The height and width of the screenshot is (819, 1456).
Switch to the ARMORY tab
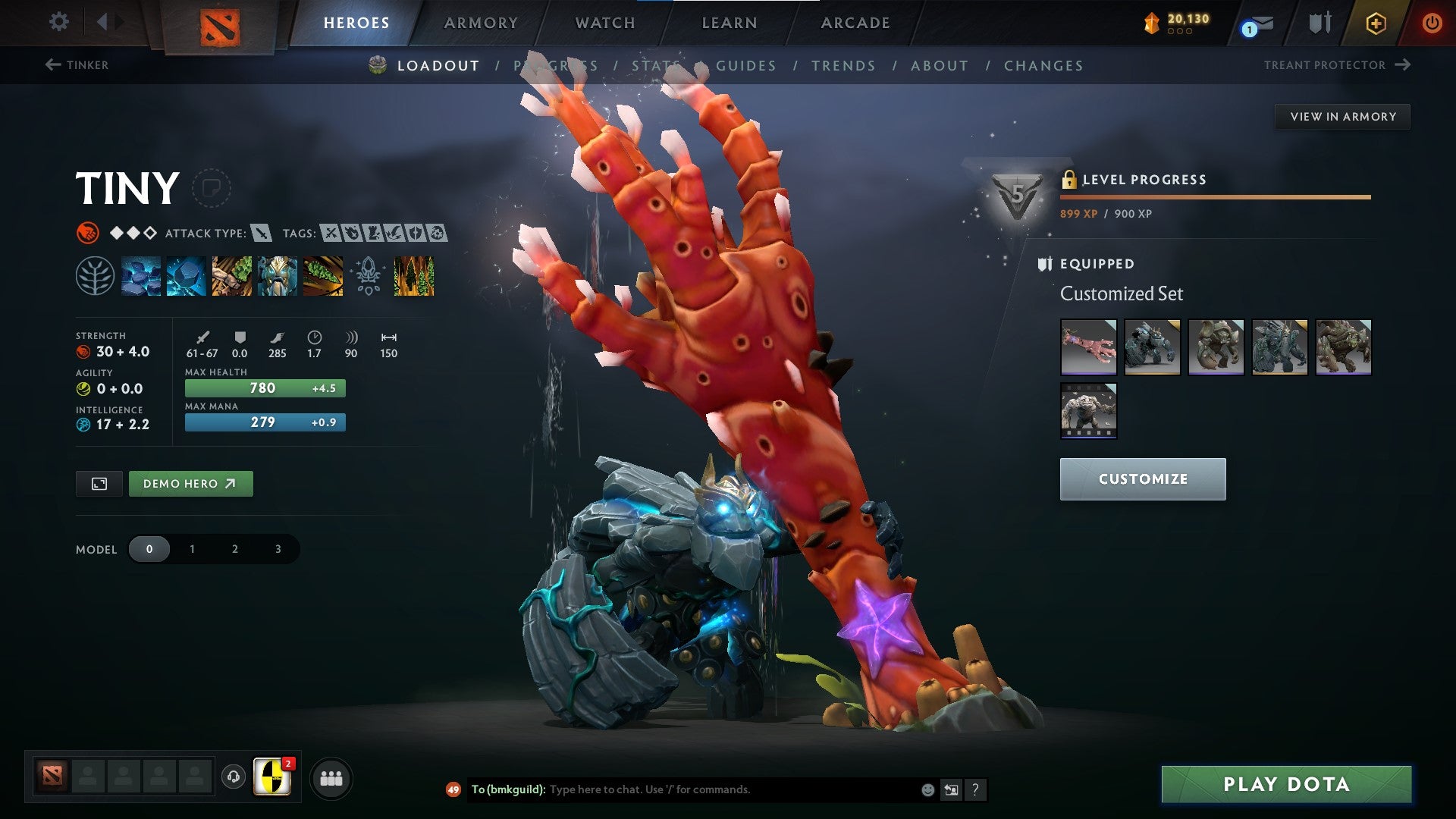[x=482, y=22]
